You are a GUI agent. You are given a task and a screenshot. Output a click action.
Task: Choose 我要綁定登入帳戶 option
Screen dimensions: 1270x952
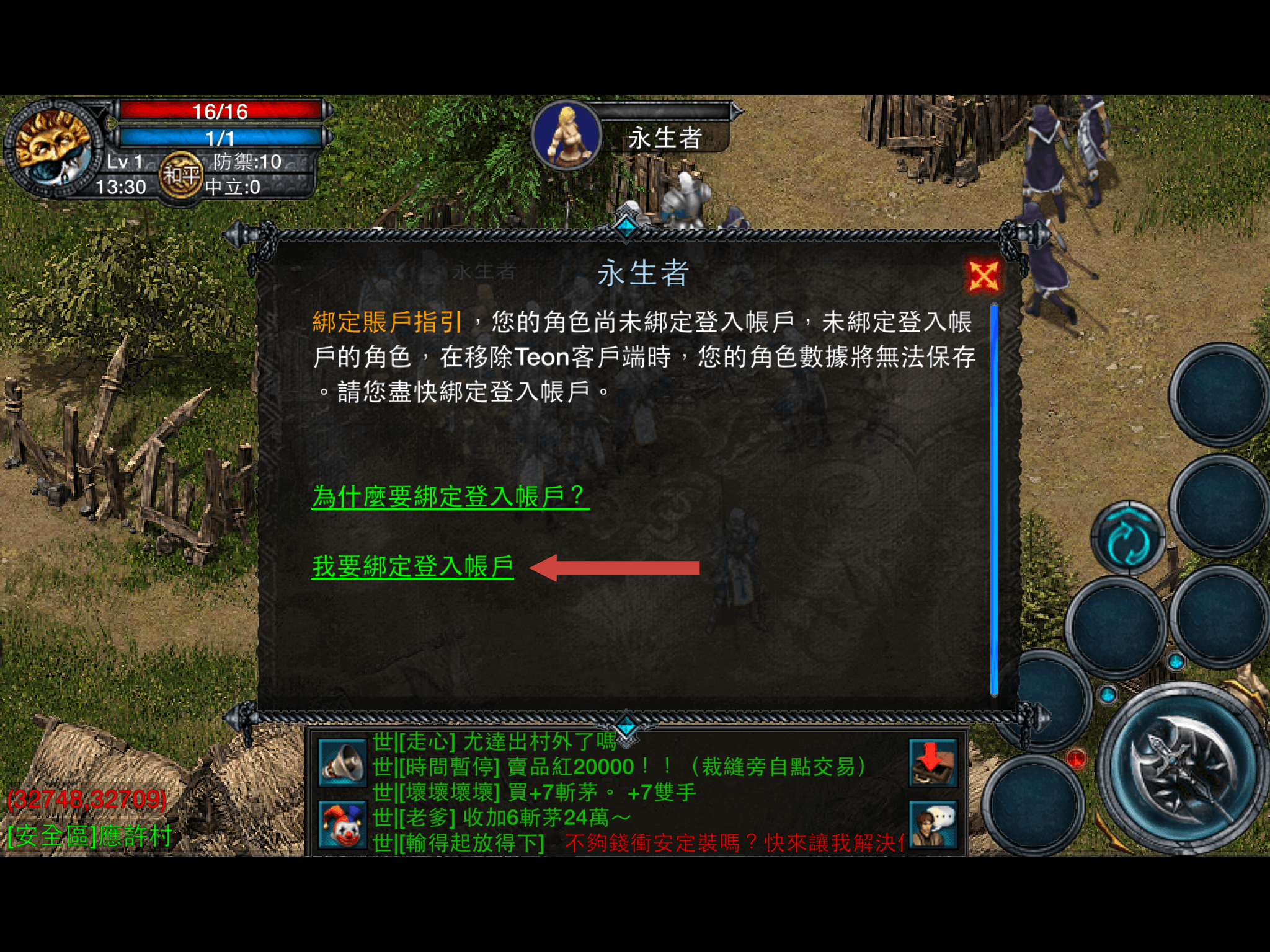click(x=413, y=566)
